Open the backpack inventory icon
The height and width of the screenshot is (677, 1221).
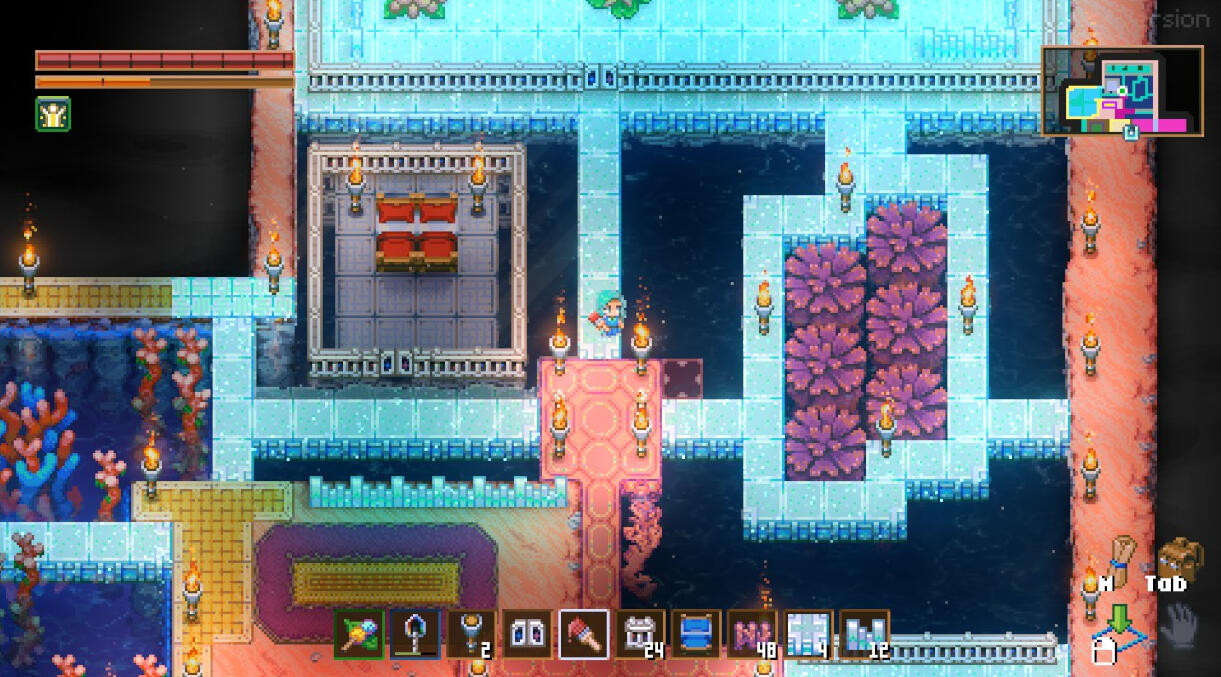(x=1179, y=558)
